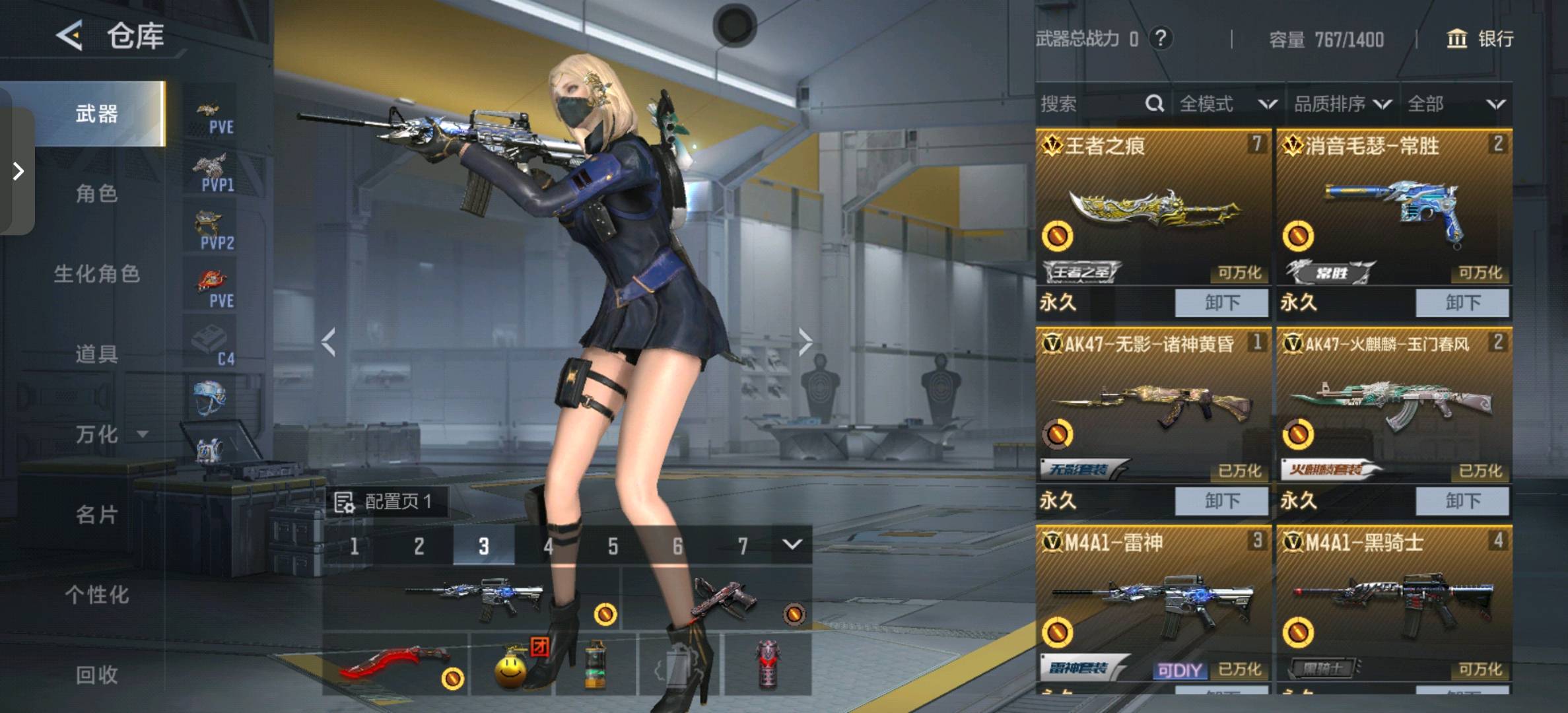The height and width of the screenshot is (713, 1568).
Task: Click the weapon power help question mark
Action: [x=1161, y=38]
